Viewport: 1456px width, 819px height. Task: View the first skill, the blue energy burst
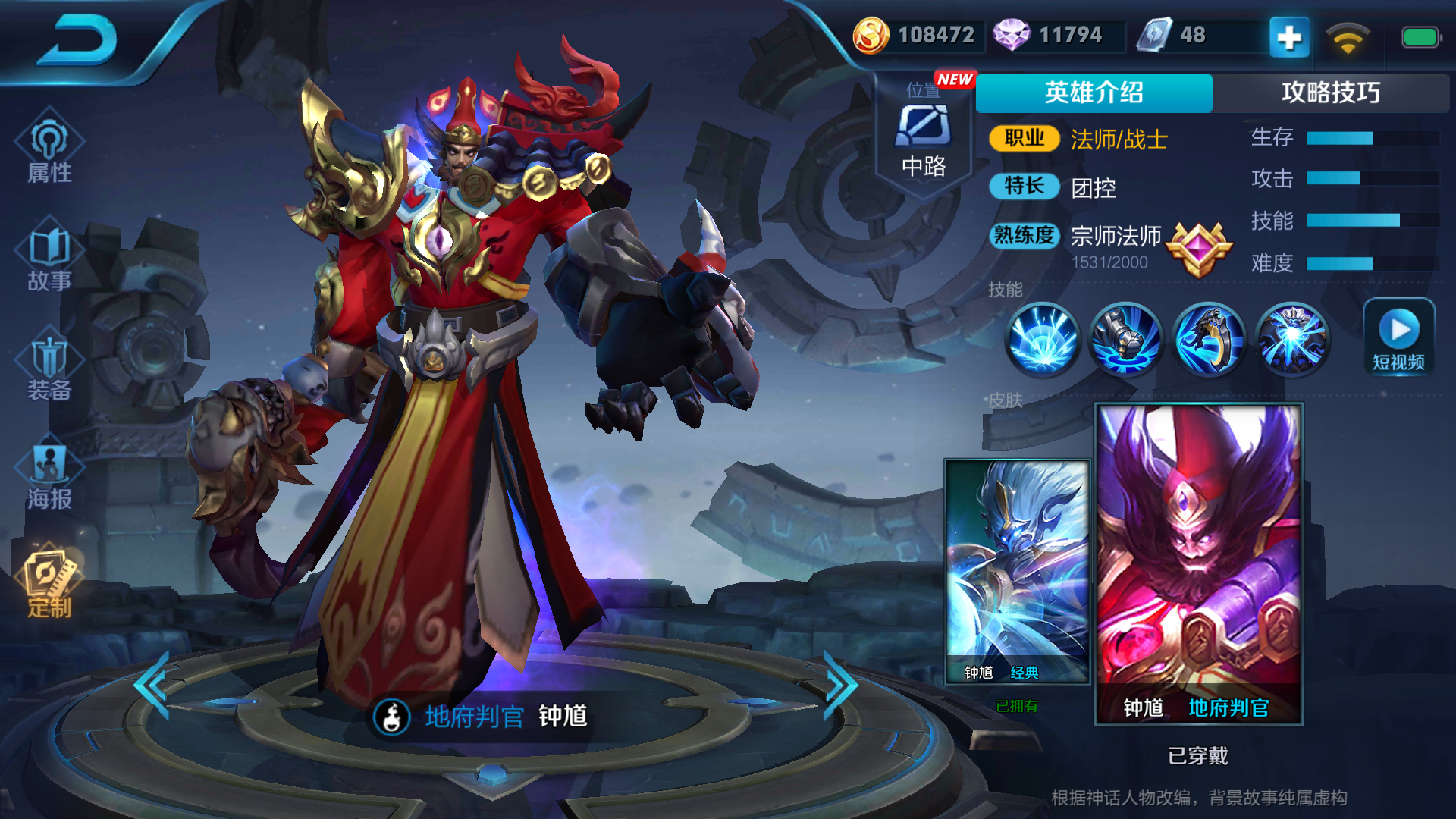[x=1042, y=339]
